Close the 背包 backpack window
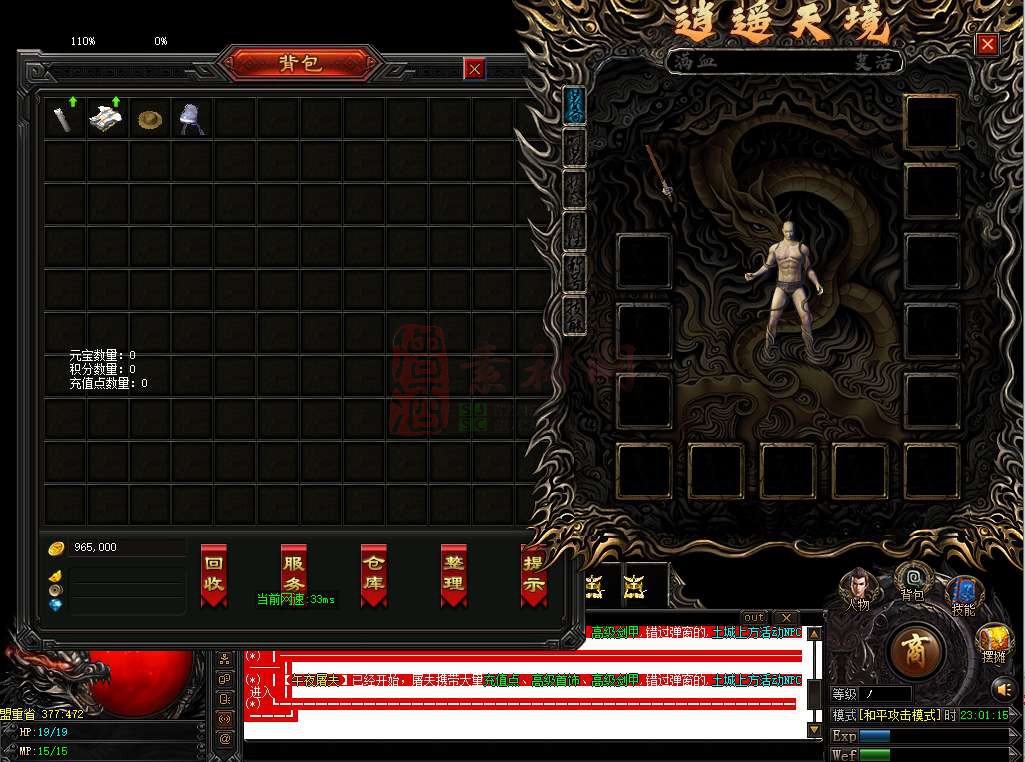 click(x=475, y=68)
